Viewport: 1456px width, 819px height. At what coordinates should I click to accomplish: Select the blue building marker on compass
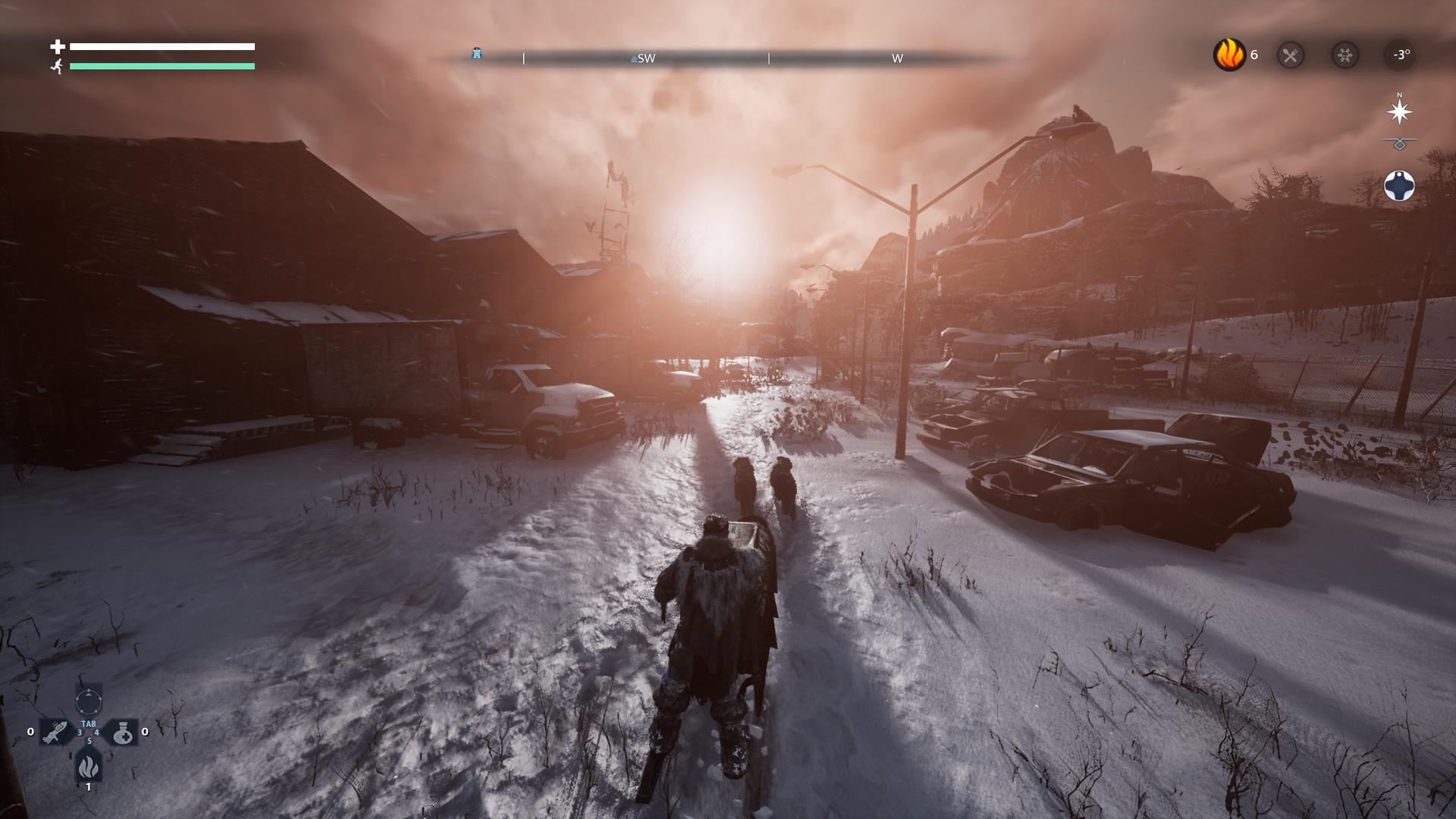[x=476, y=53]
